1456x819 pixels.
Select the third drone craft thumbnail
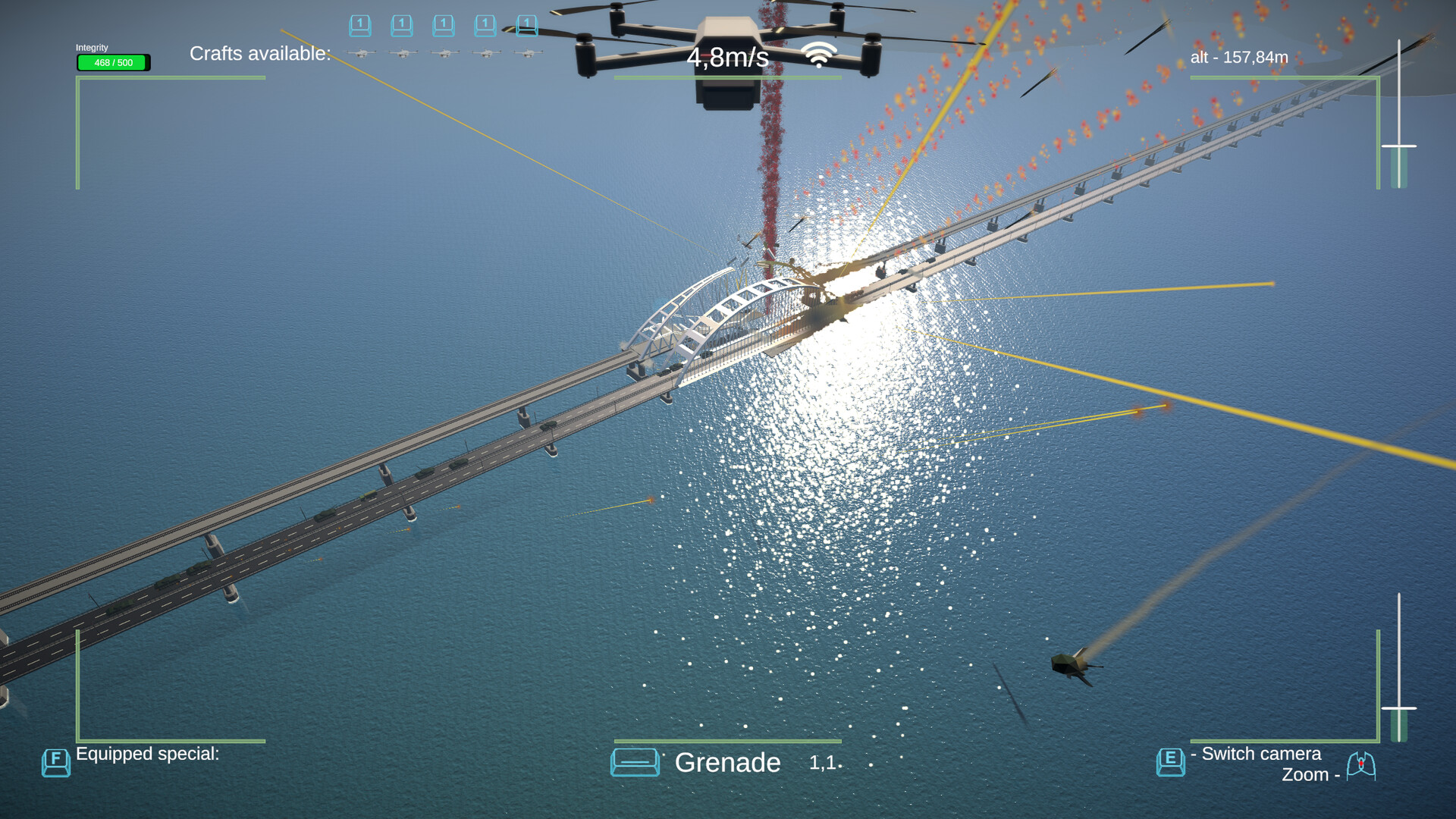(444, 53)
